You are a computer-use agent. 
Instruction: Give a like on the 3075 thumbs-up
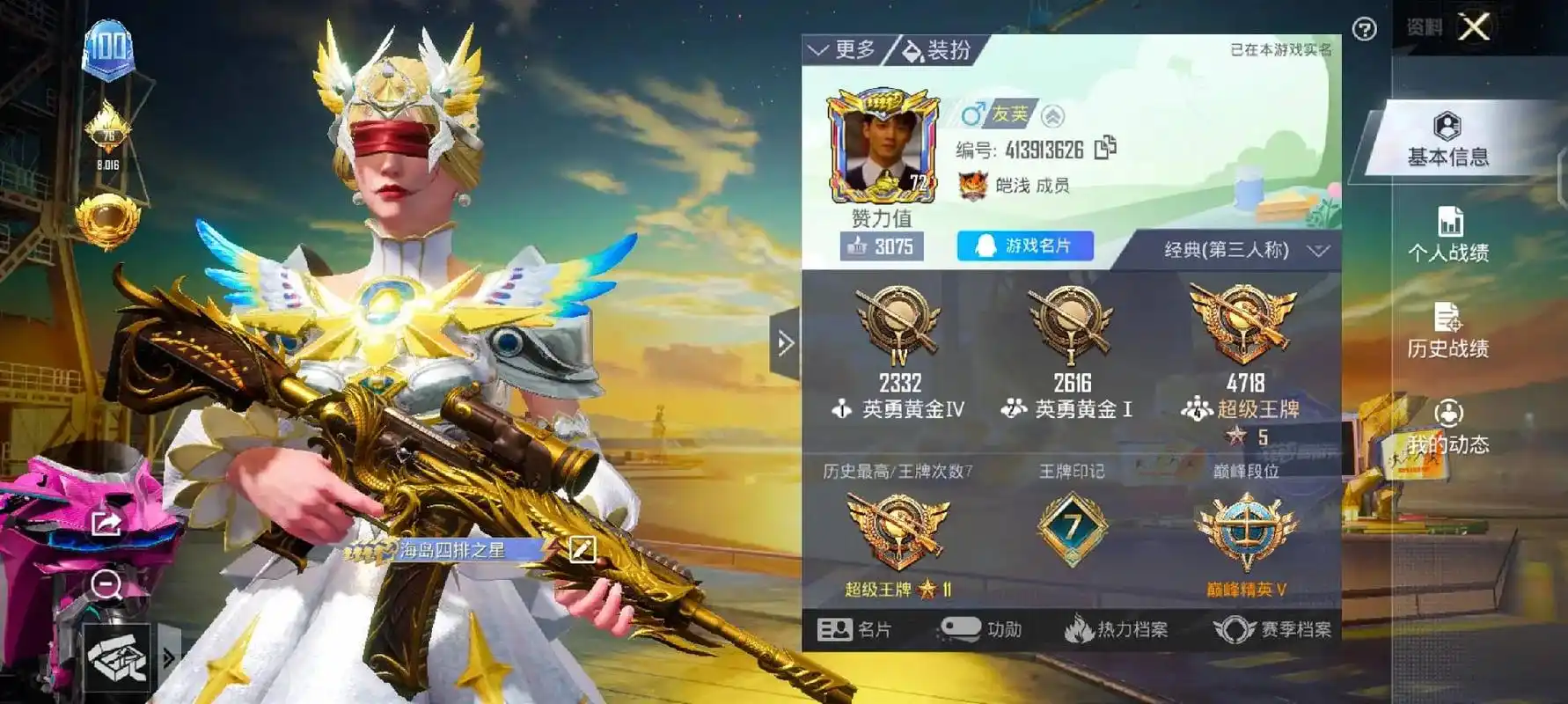(881, 246)
